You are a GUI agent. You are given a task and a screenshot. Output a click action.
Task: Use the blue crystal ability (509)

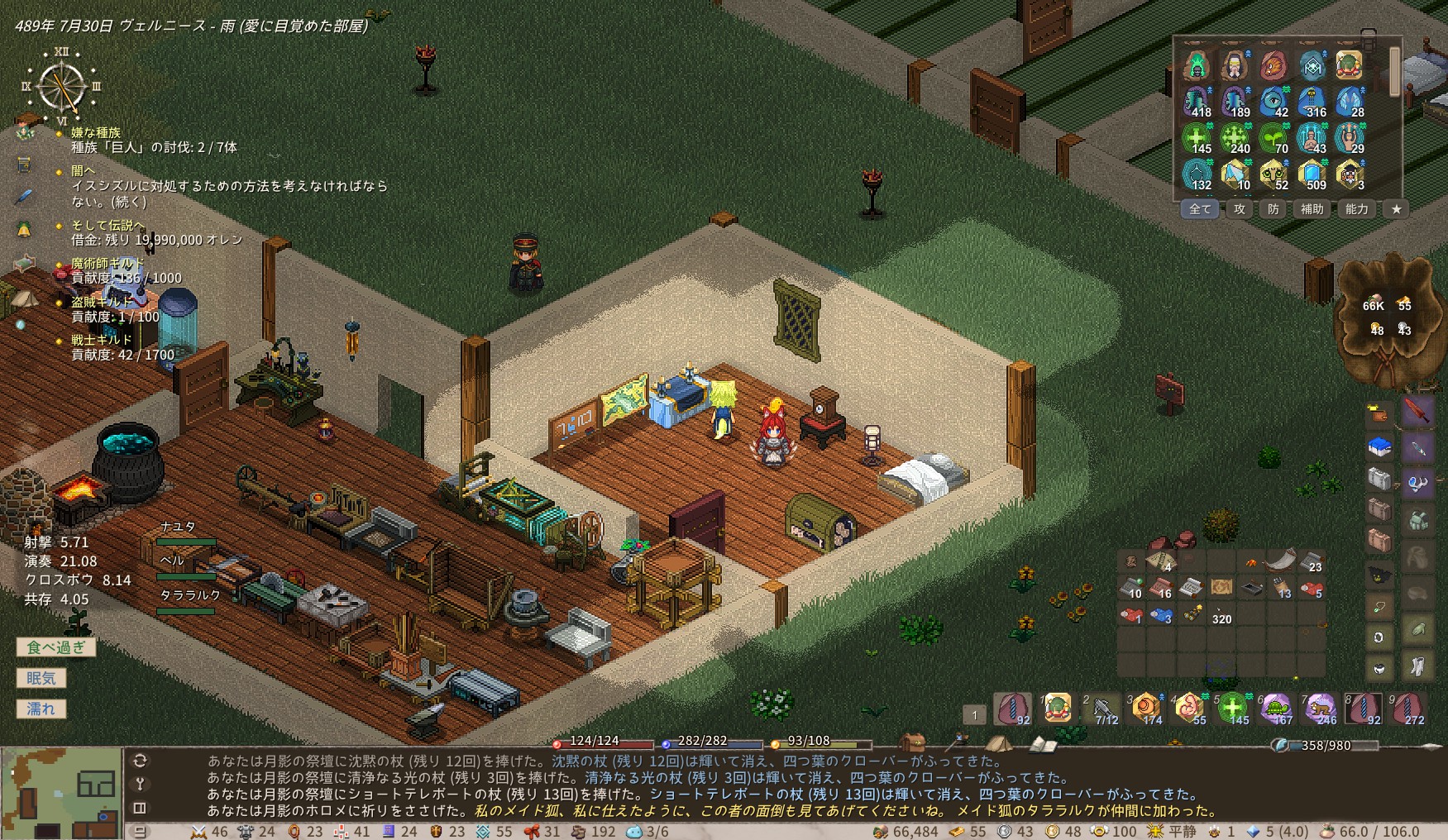[1312, 174]
